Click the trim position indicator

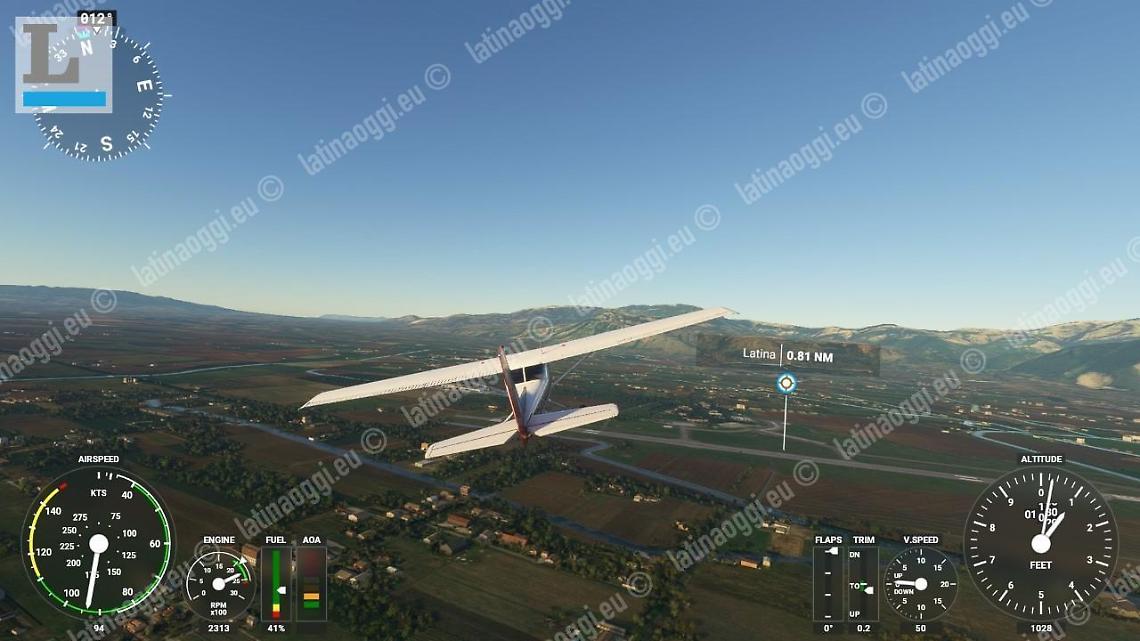[x=863, y=584]
